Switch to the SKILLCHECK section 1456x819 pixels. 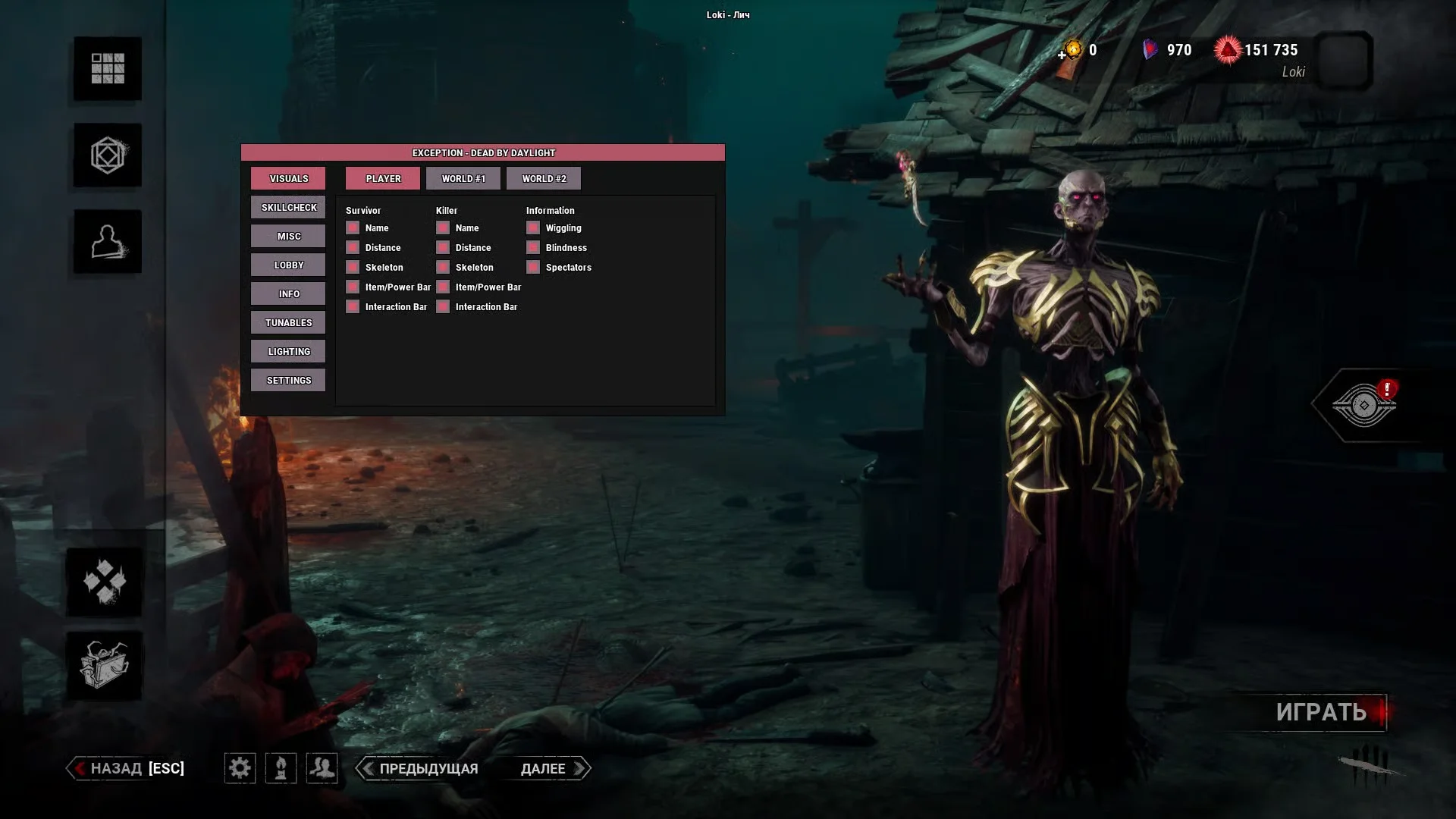288,208
